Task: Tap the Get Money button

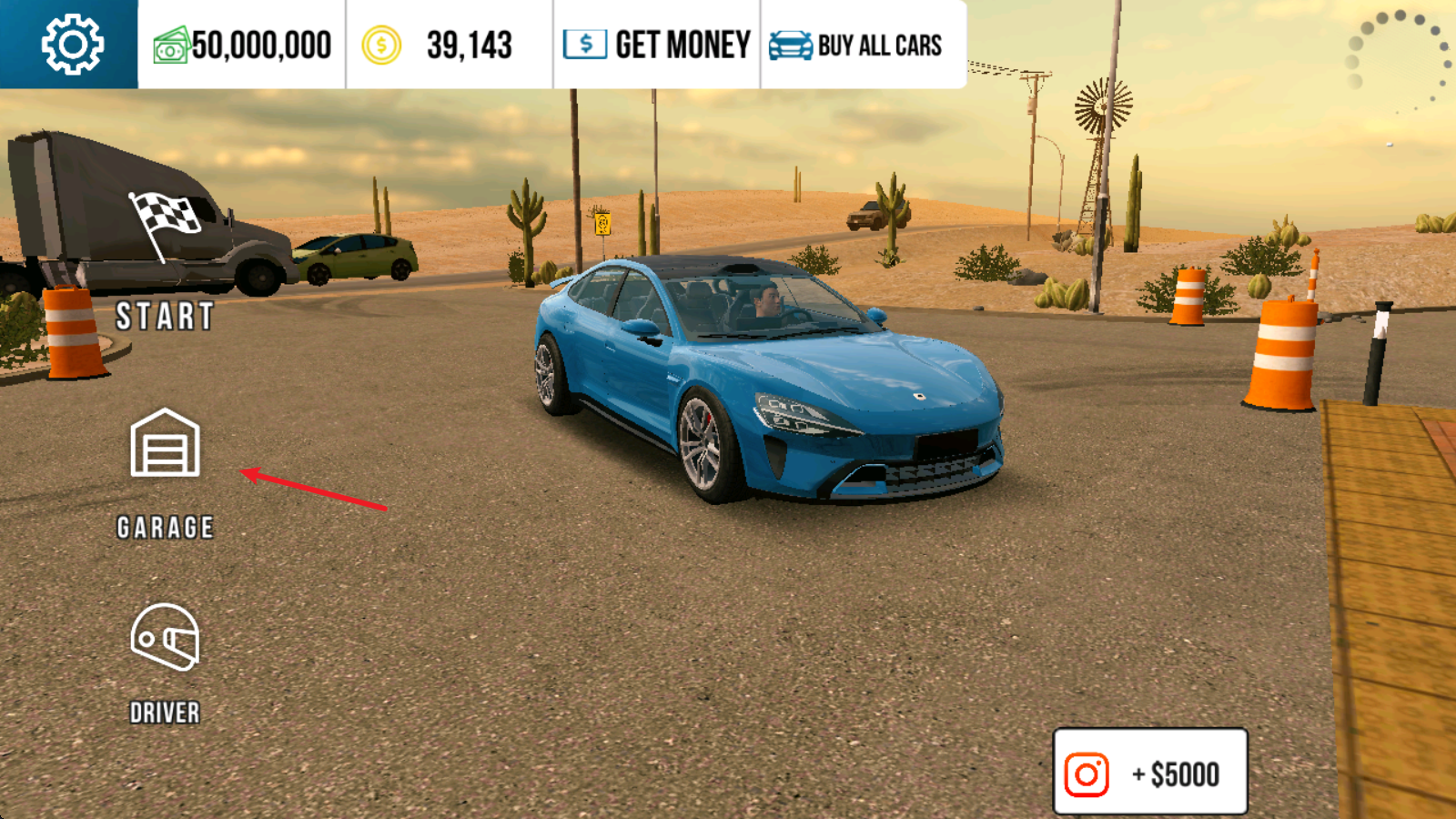Action: click(x=657, y=45)
